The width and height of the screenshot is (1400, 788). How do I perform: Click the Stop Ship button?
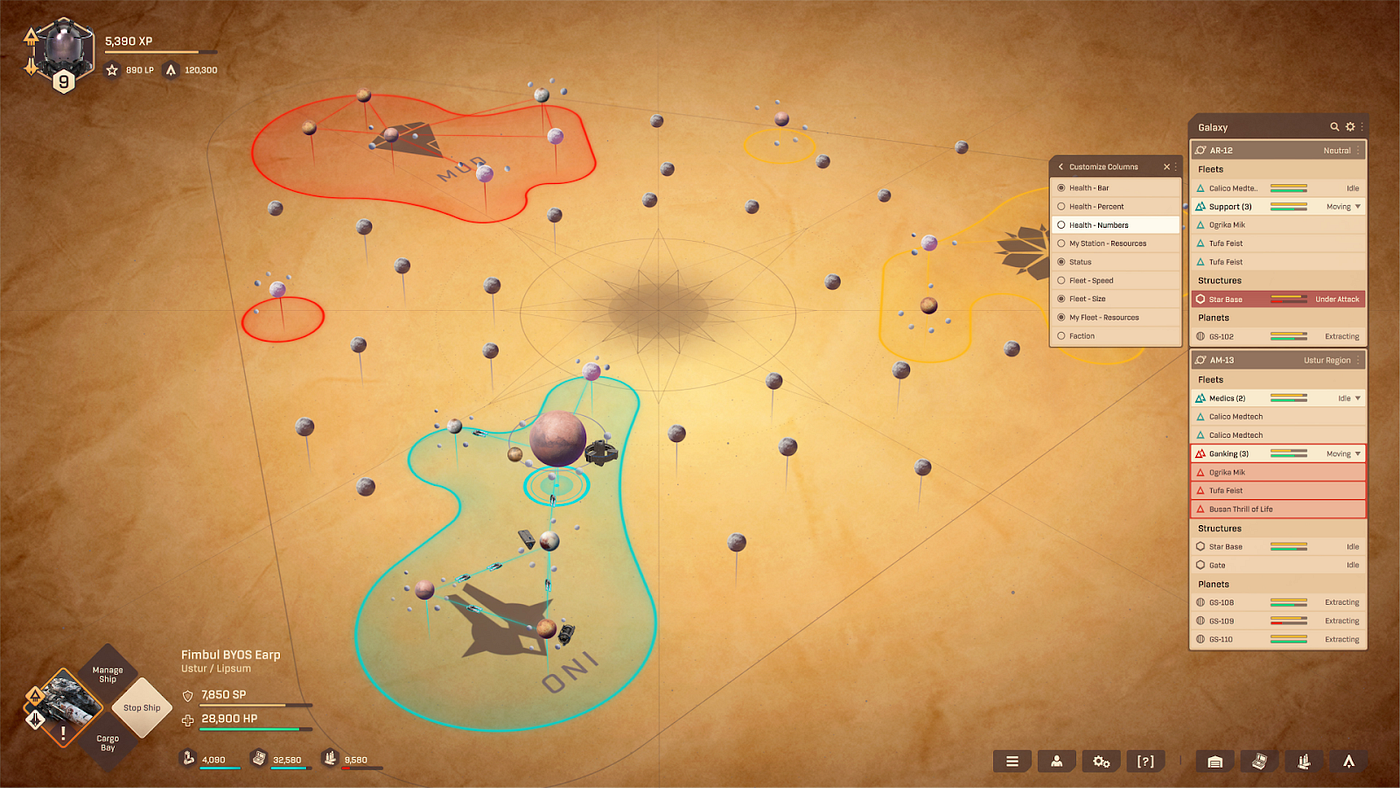coord(140,707)
